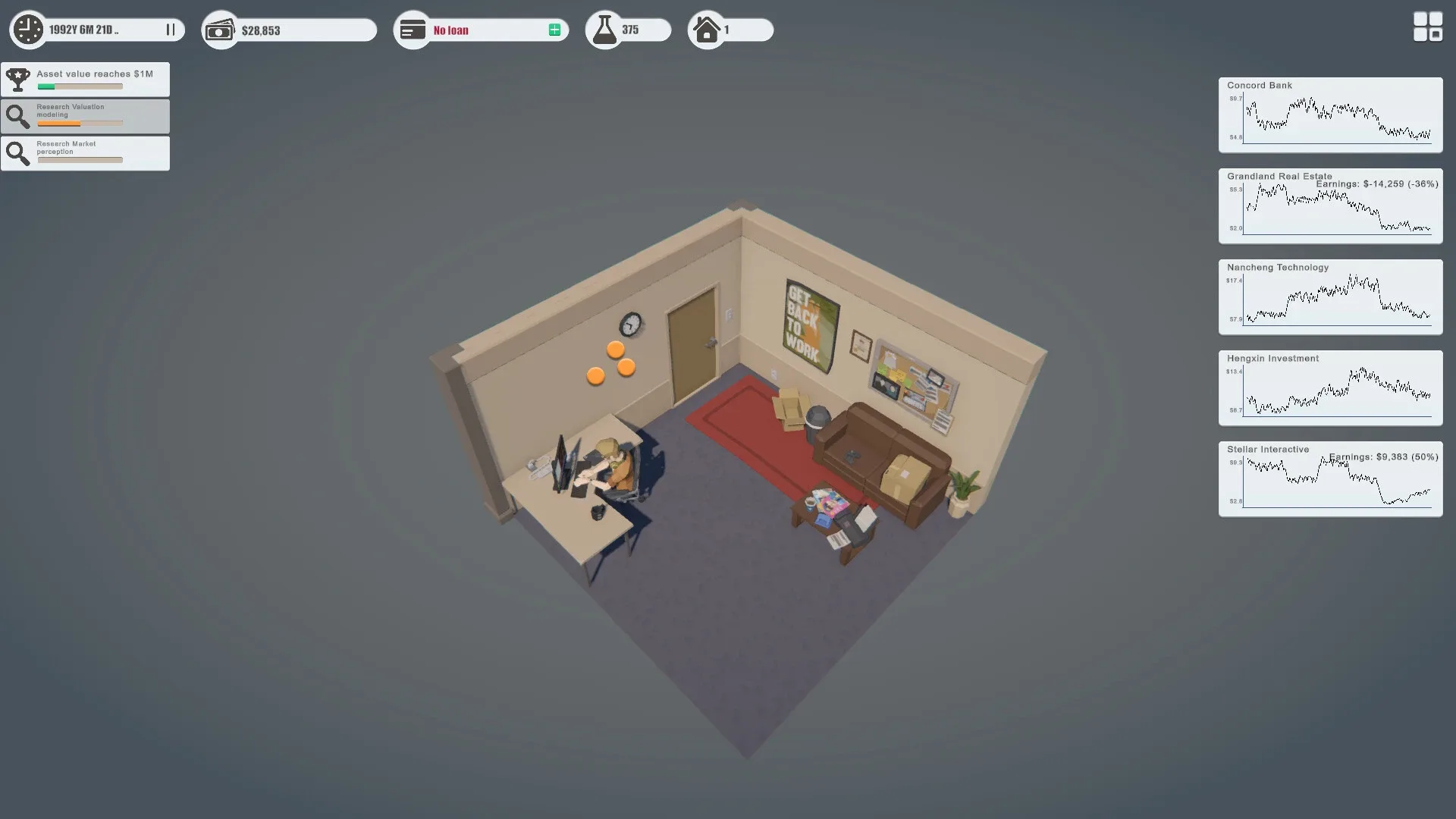Pause the game with the pause button
This screenshot has height=819, width=1456.
point(170,30)
